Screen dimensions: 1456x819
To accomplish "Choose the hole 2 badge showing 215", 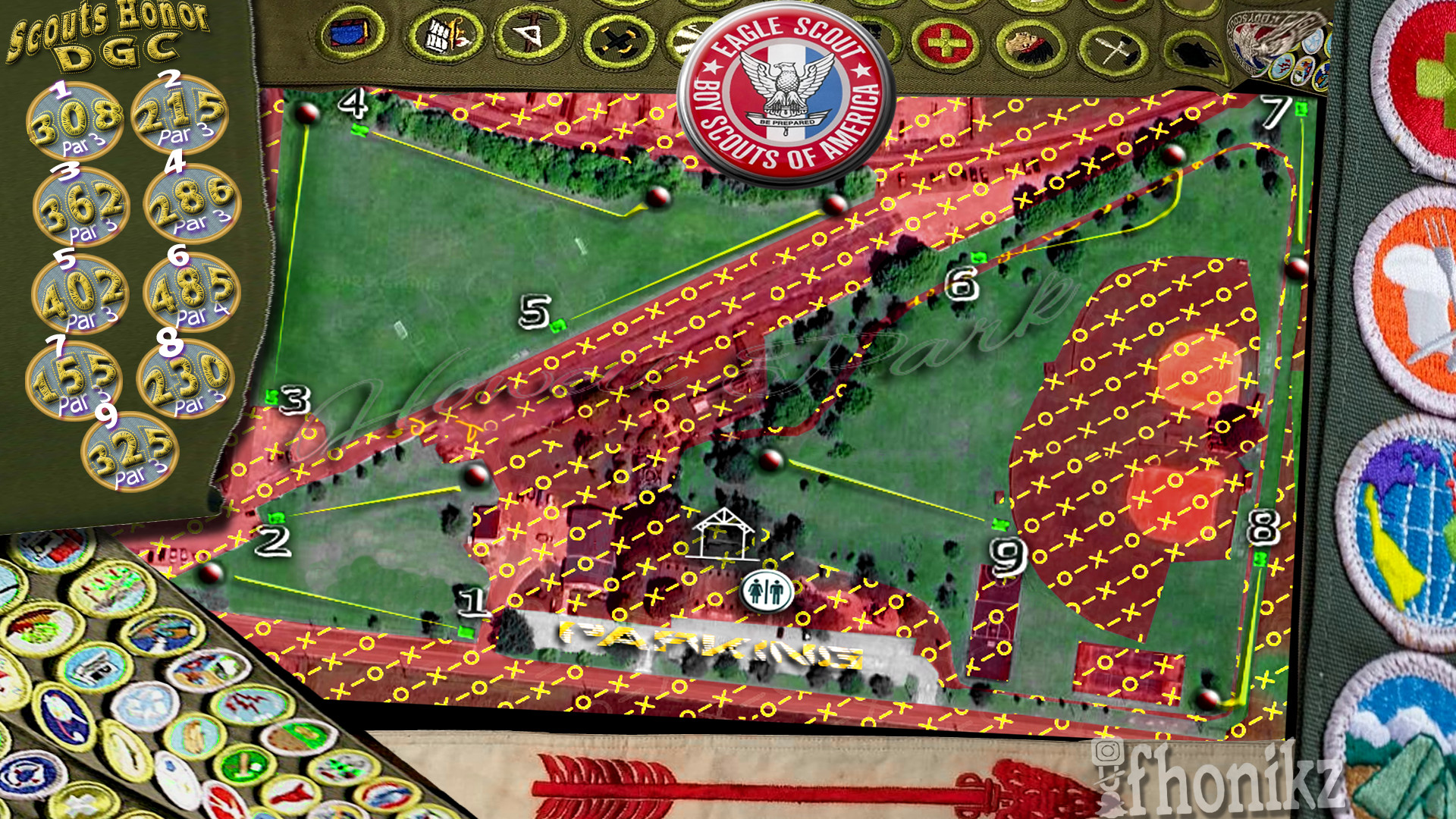I will coord(180,114).
